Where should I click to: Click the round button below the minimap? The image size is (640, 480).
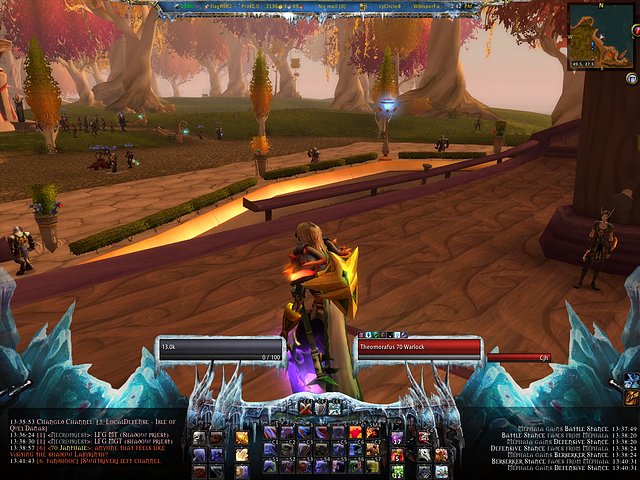pos(631,78)
